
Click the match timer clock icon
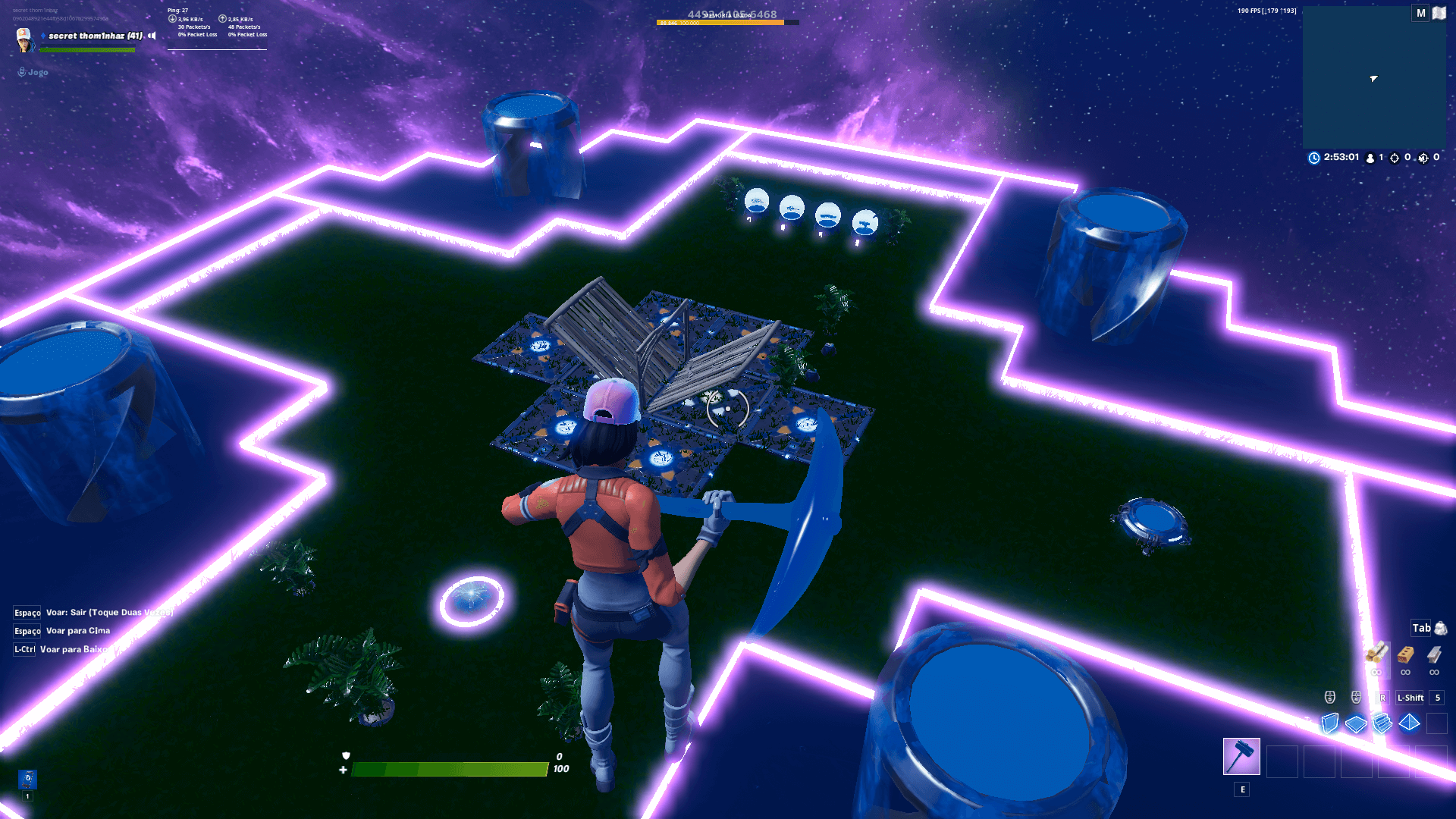[x=1313, y=157]
